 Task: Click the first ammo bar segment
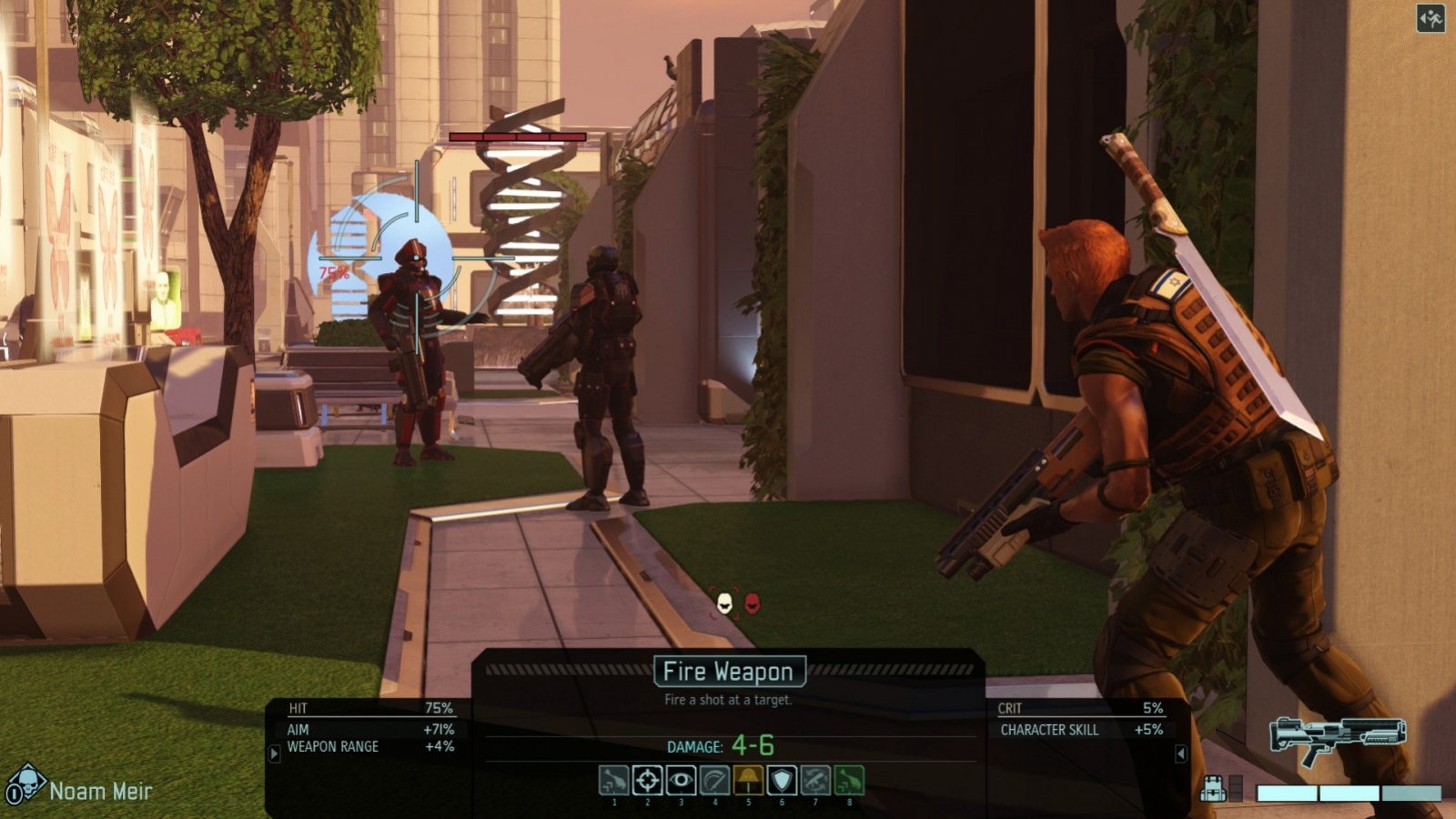point(1287,793)
